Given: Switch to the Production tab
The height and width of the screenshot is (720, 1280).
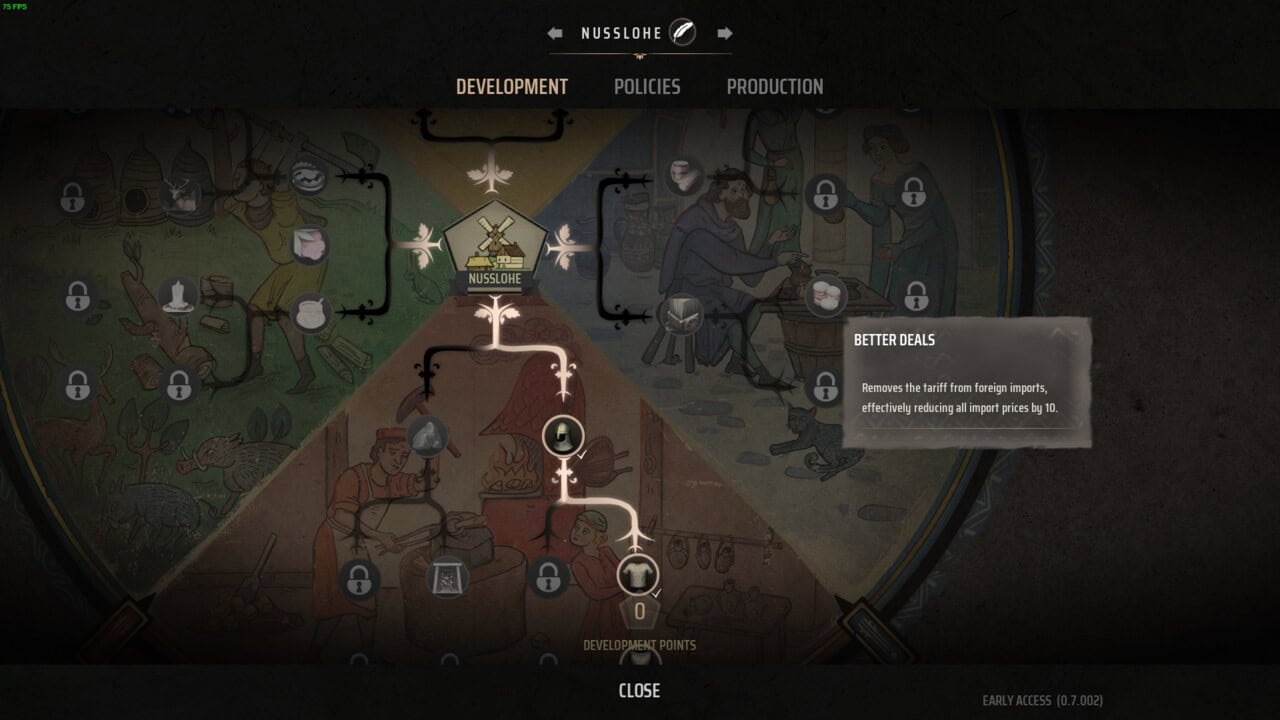Looking at the screenshot, I should pyautogui.click(x=775, y=87).
